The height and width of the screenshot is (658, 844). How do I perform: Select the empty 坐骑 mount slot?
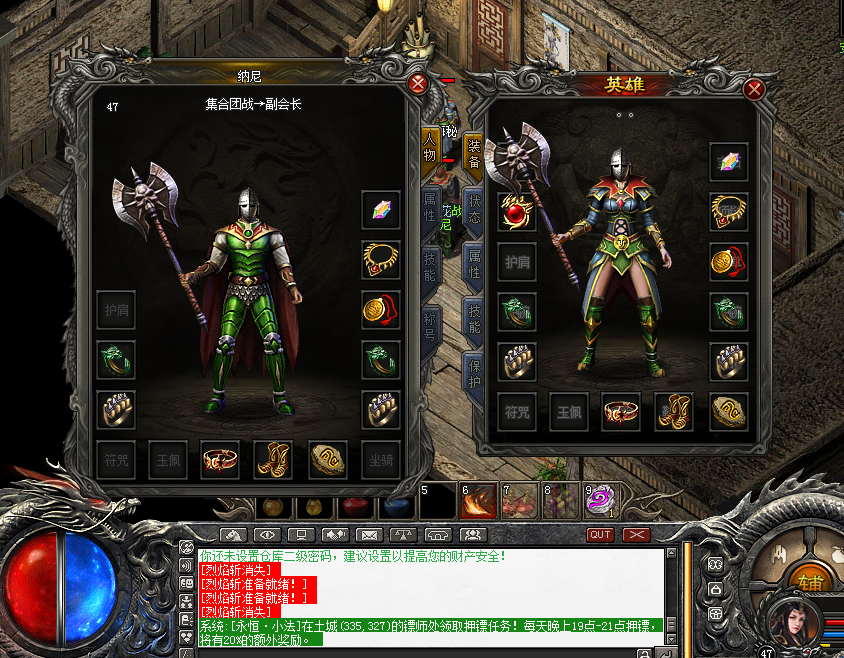point(381,460)
